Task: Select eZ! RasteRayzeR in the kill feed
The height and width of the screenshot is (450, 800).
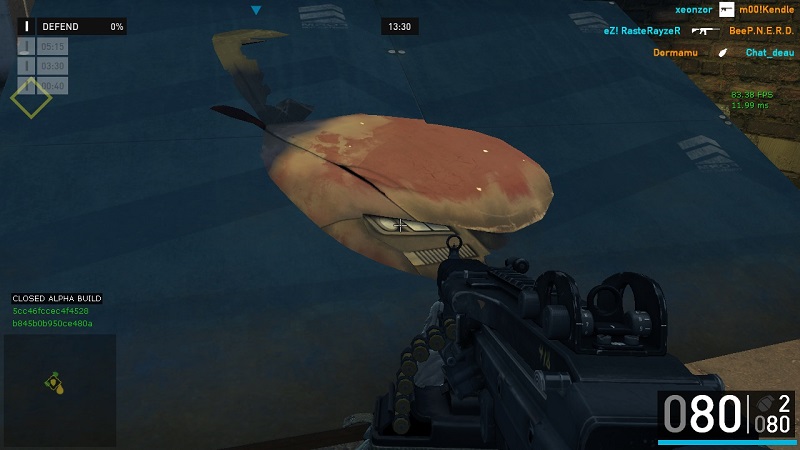Action: point(641,31)
